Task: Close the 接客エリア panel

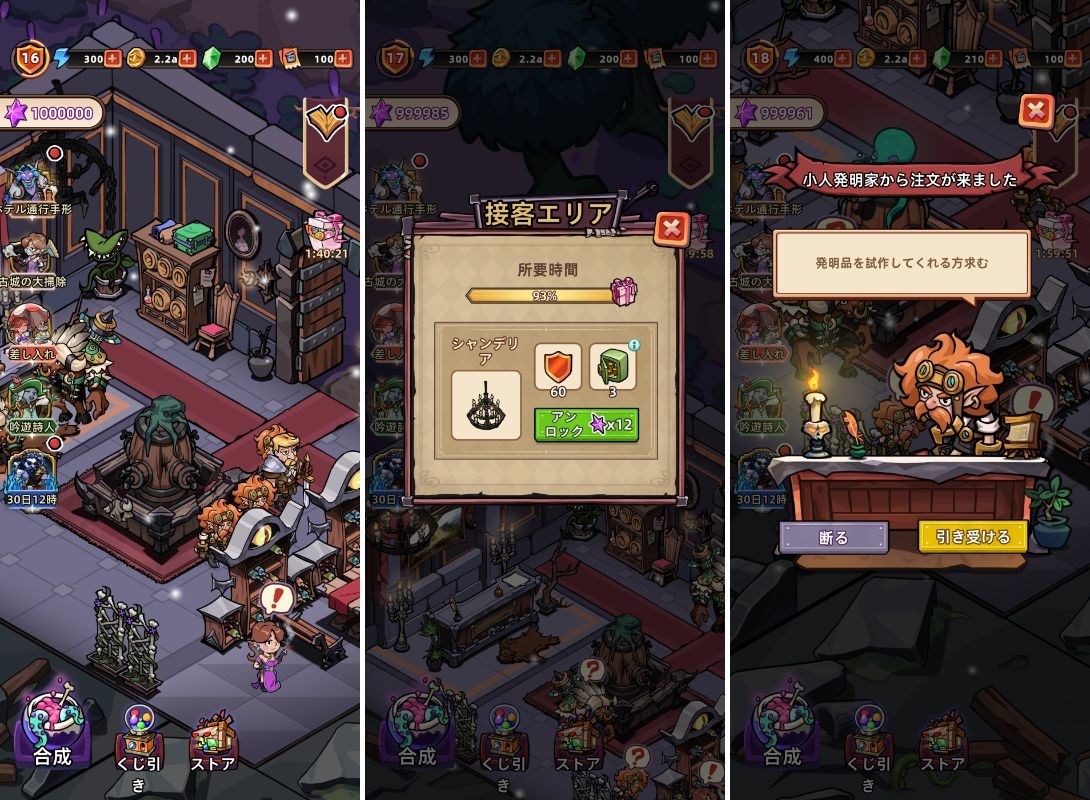Action: coord(672,229)
